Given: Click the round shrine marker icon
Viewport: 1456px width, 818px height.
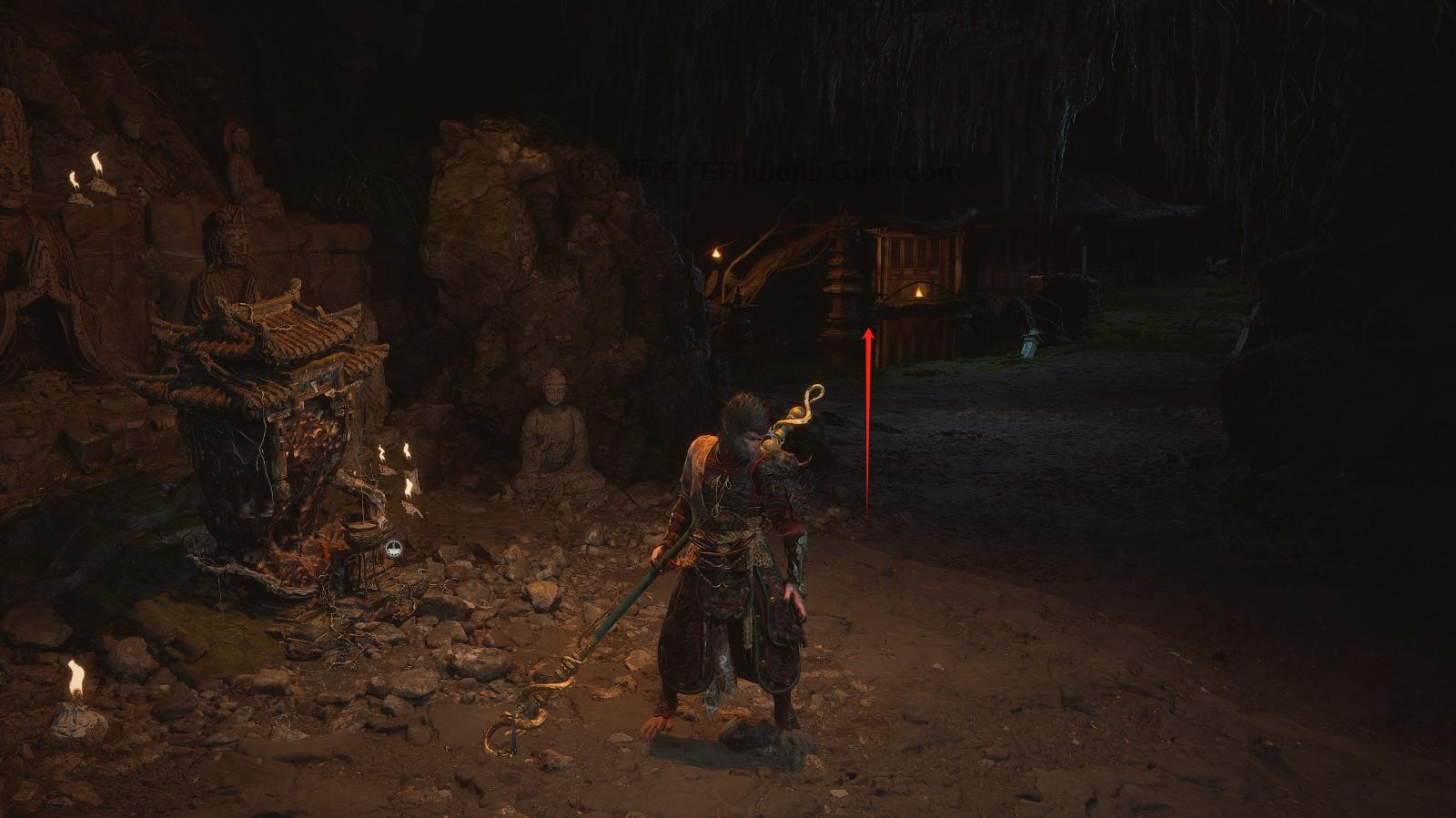Looking at the screenshot, I should tap(393, 548).
